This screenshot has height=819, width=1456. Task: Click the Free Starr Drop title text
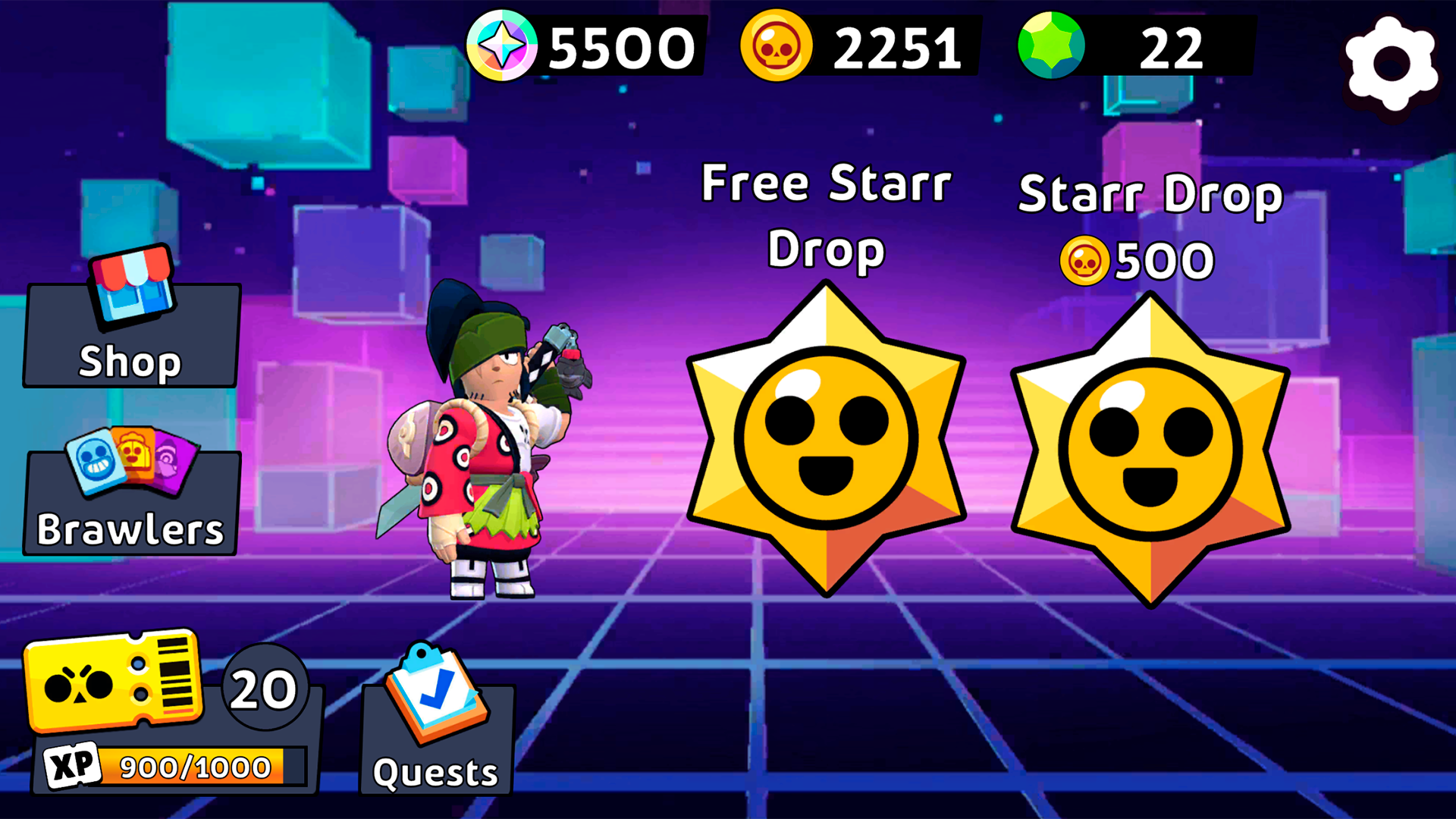click(x=825, y=216)
